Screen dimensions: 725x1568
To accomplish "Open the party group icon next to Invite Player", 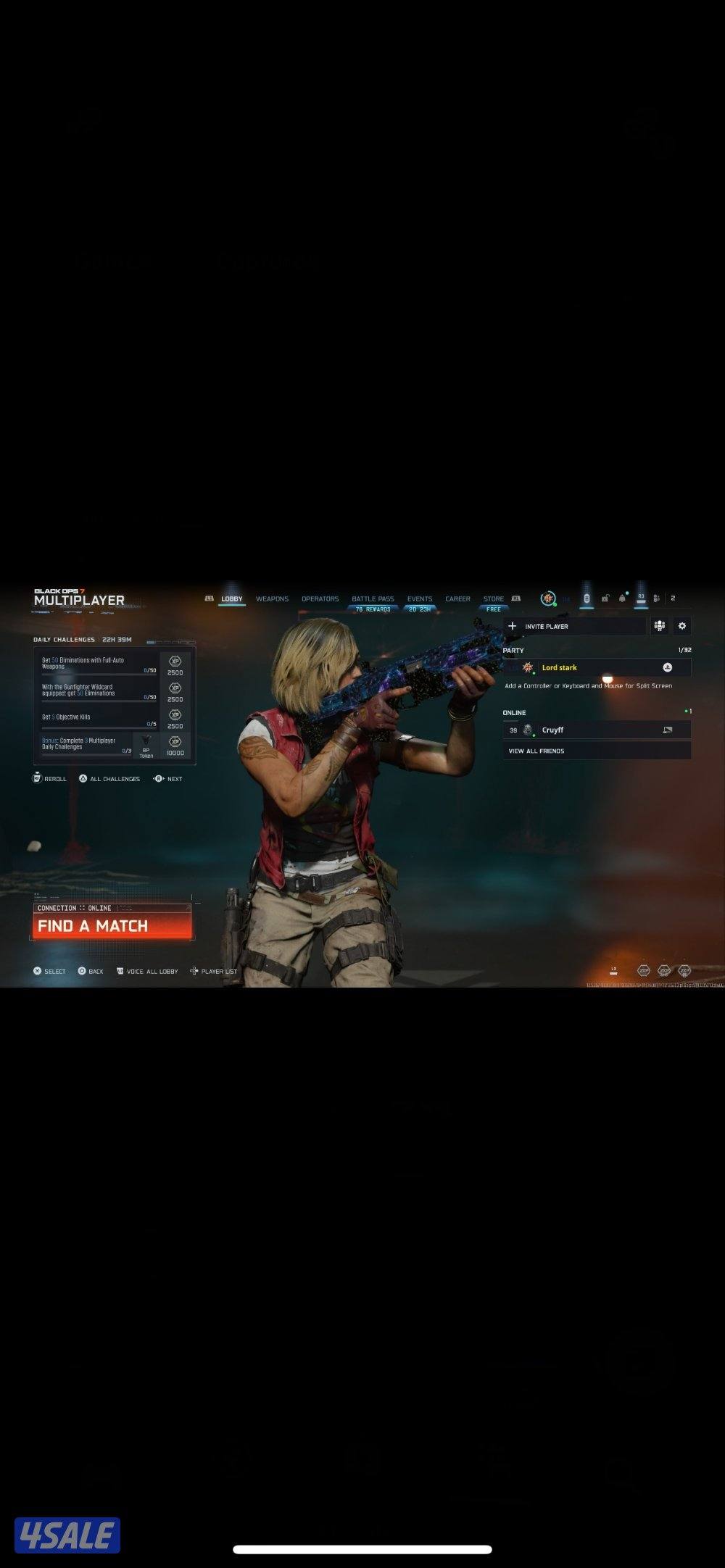I will [659, 626].
